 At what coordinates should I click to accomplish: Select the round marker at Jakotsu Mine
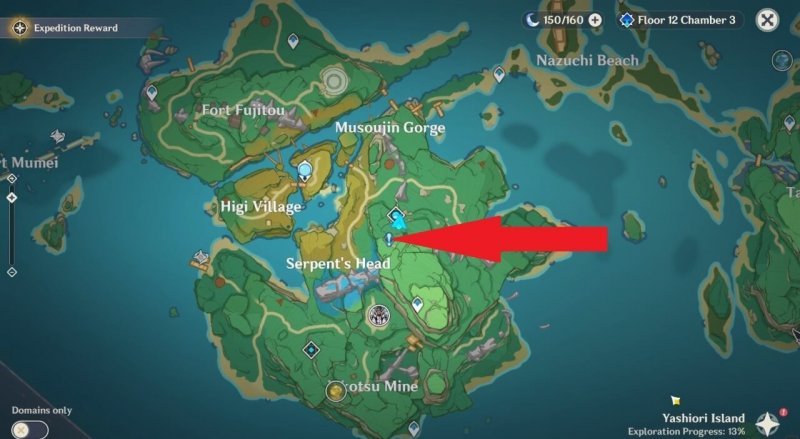click(337, 391)
